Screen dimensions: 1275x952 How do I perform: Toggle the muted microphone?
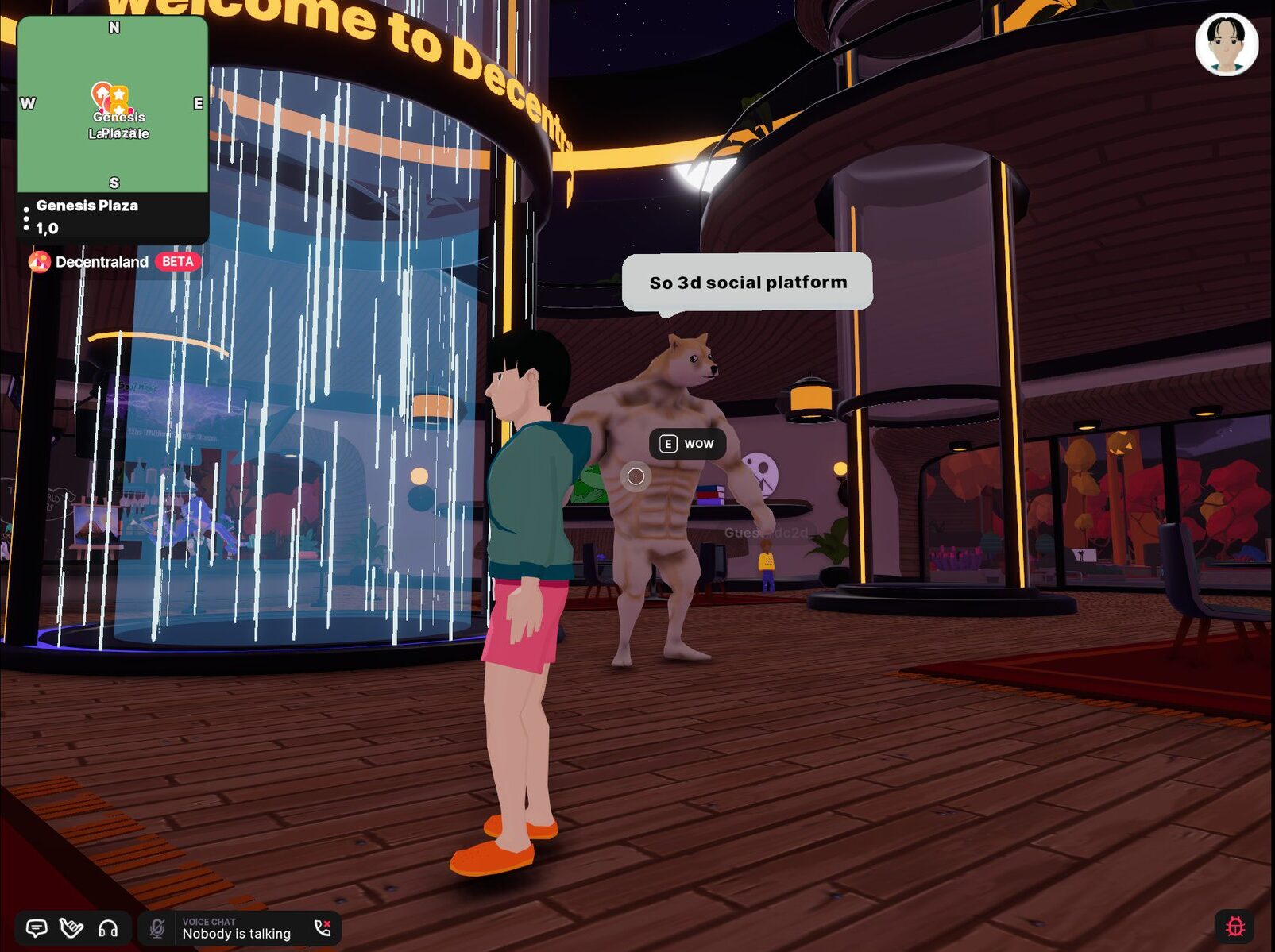[157, 928]
